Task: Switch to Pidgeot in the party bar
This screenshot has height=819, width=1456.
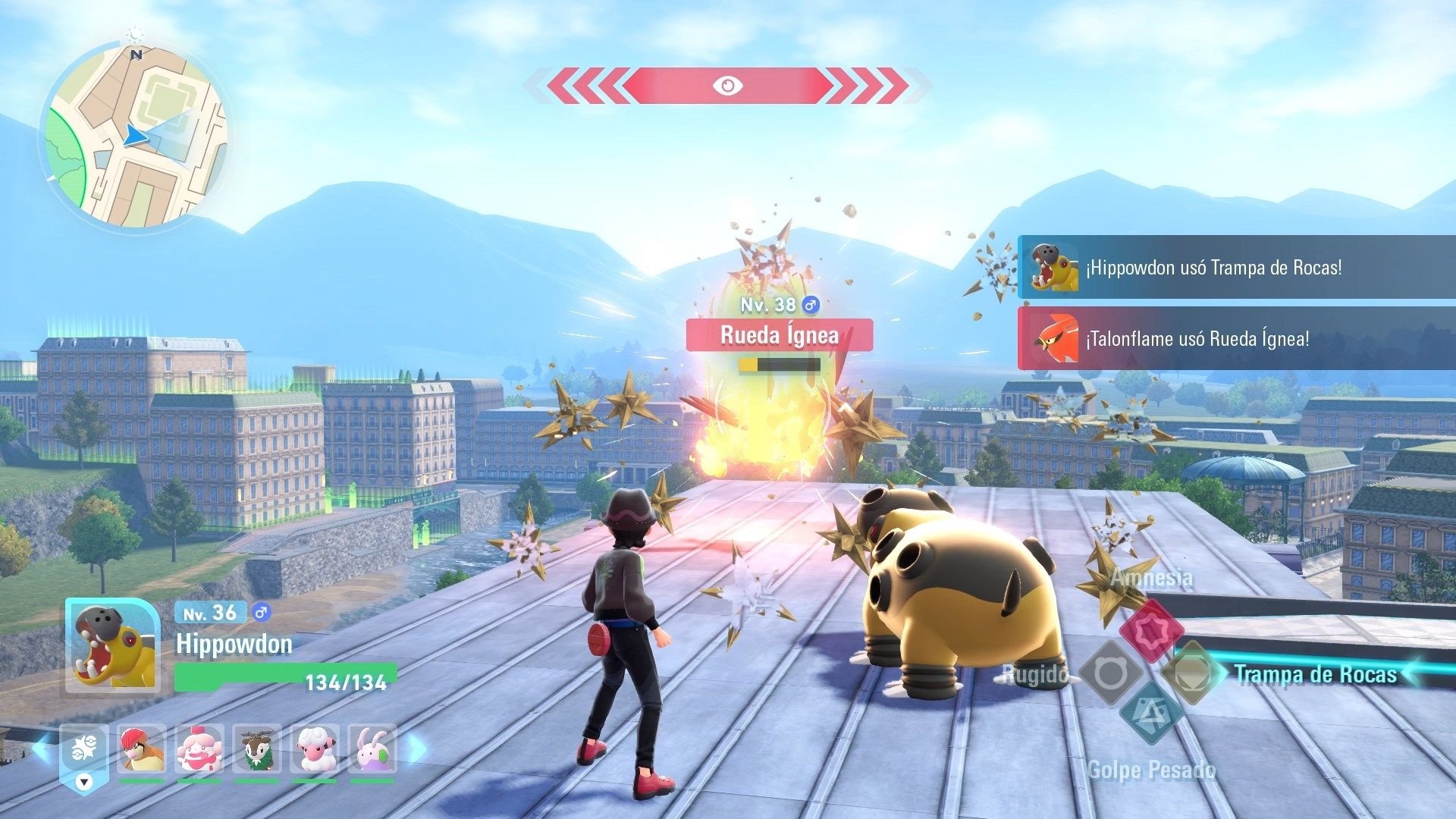Action: [142, 748]
